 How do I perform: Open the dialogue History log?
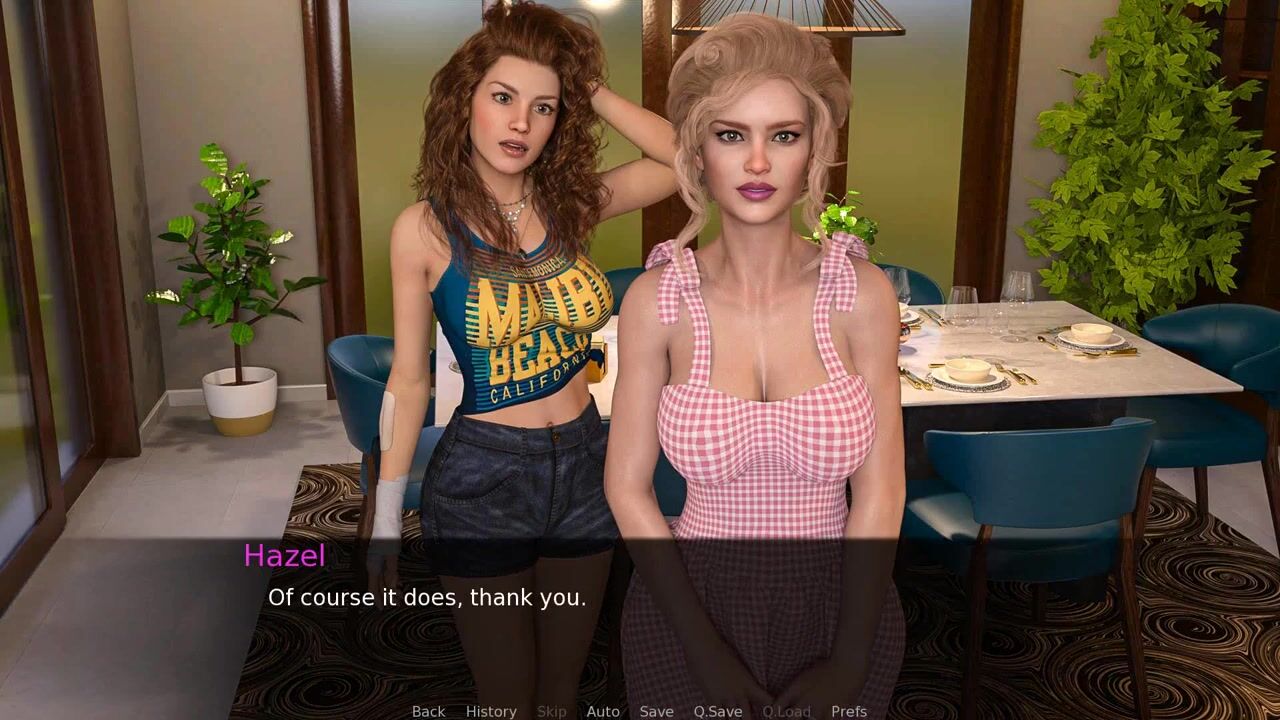click(491, 711)
